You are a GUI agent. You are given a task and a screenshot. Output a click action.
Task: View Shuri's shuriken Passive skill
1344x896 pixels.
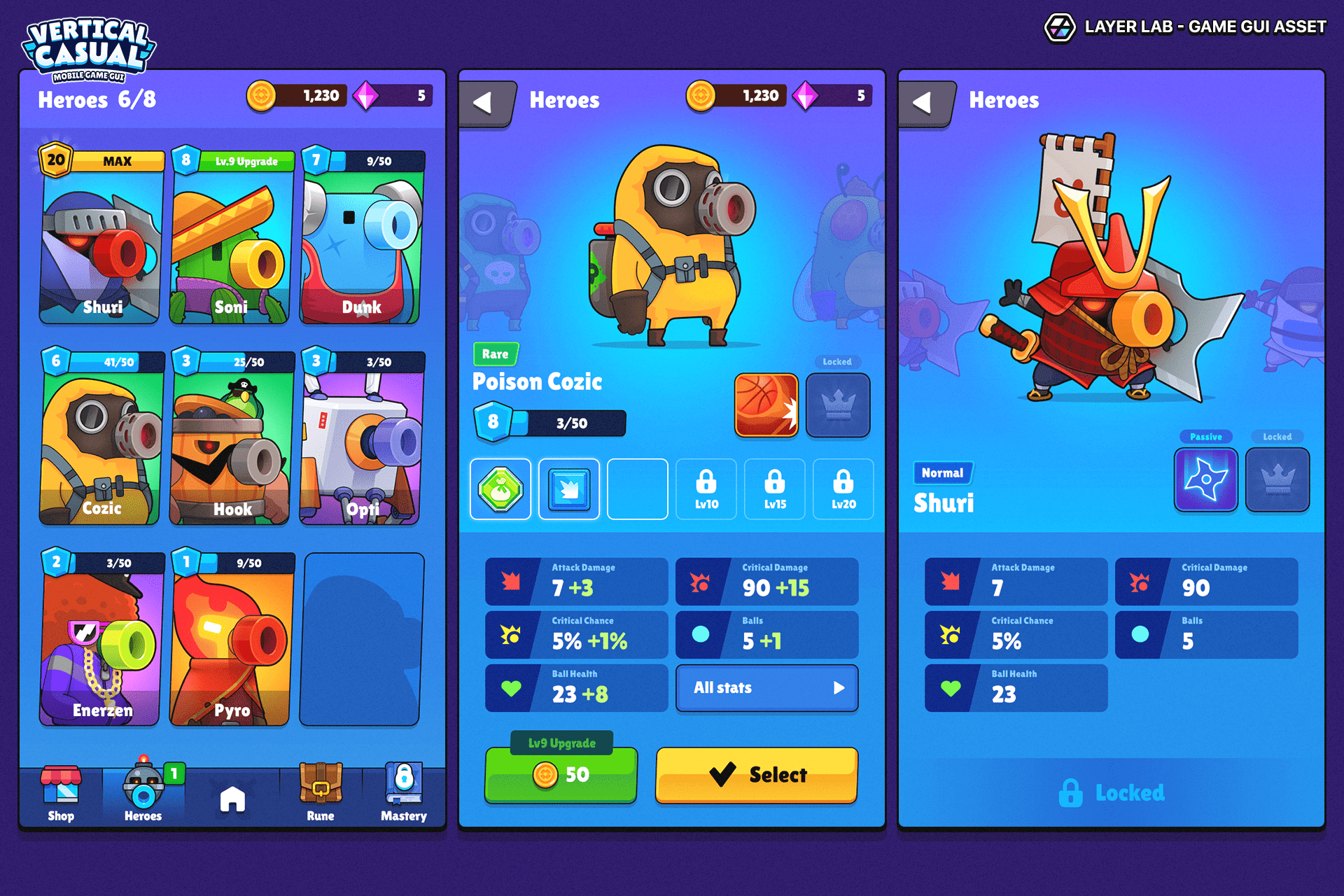(1205, 479)
